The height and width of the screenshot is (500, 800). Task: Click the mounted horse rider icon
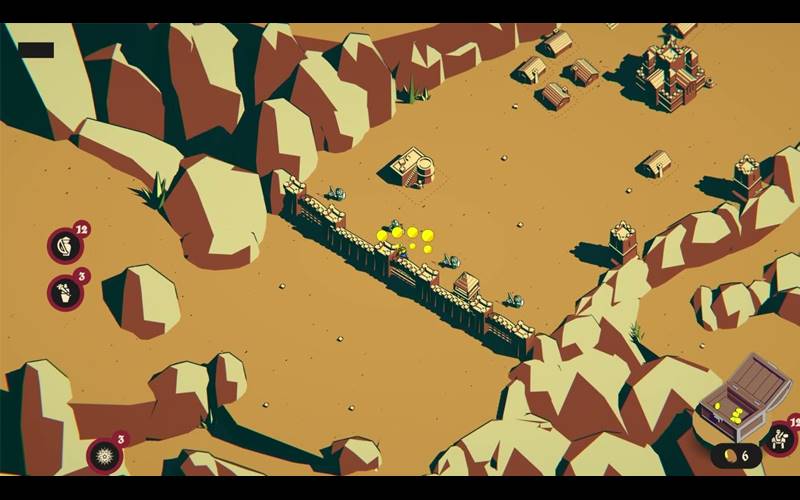[x=778, y=438]
